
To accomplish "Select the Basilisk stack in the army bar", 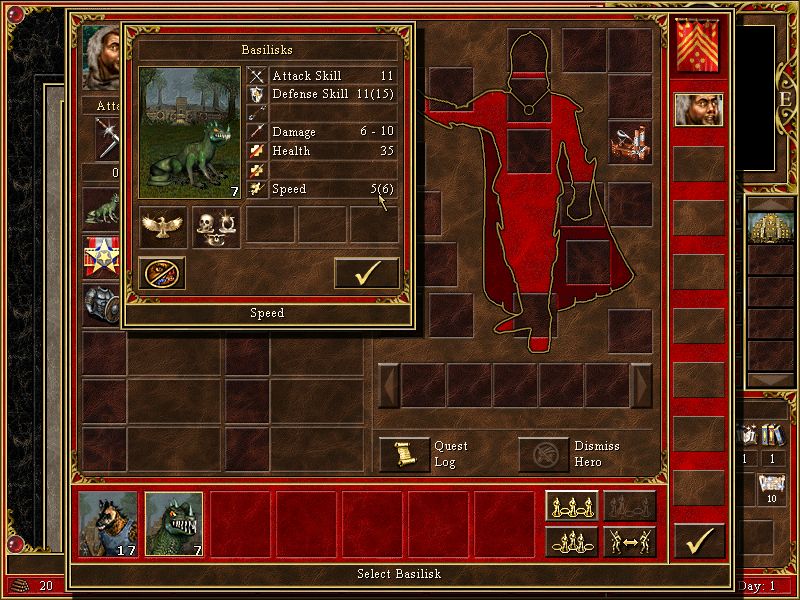I will (174, 524).
